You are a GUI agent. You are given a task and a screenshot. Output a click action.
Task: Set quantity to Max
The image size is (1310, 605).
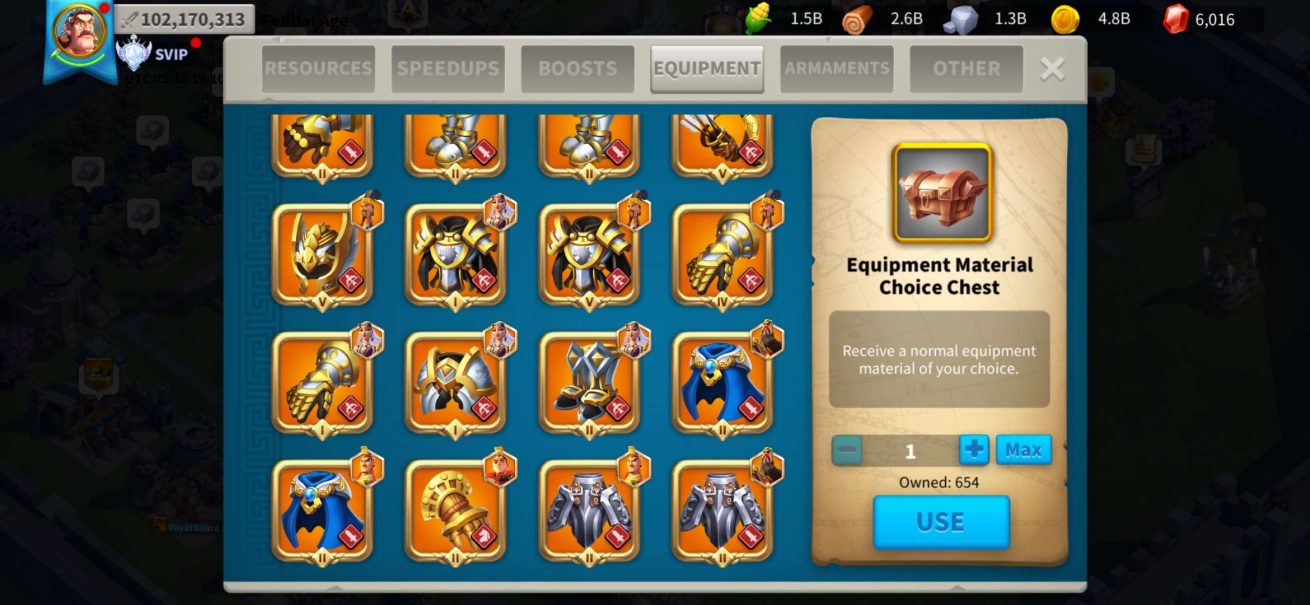[1023, 450]
